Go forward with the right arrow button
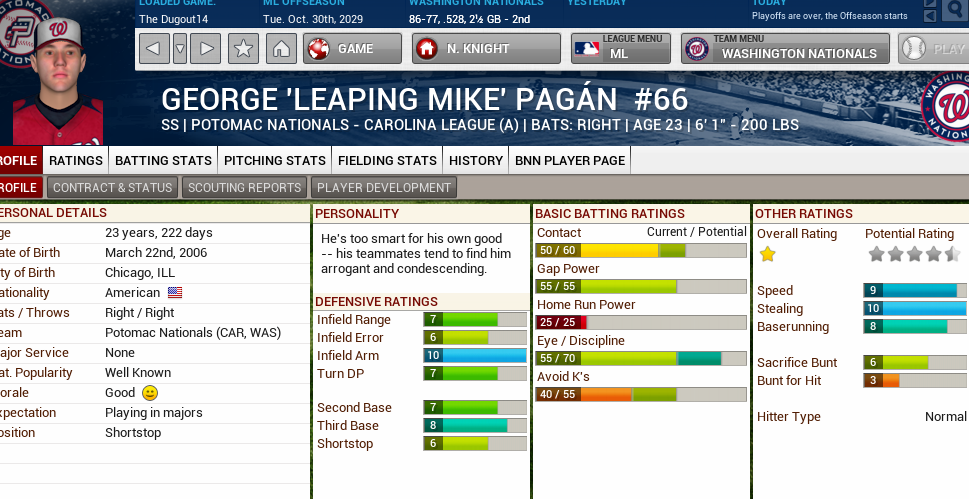This screenshot has height=499, width=969. 205,48
